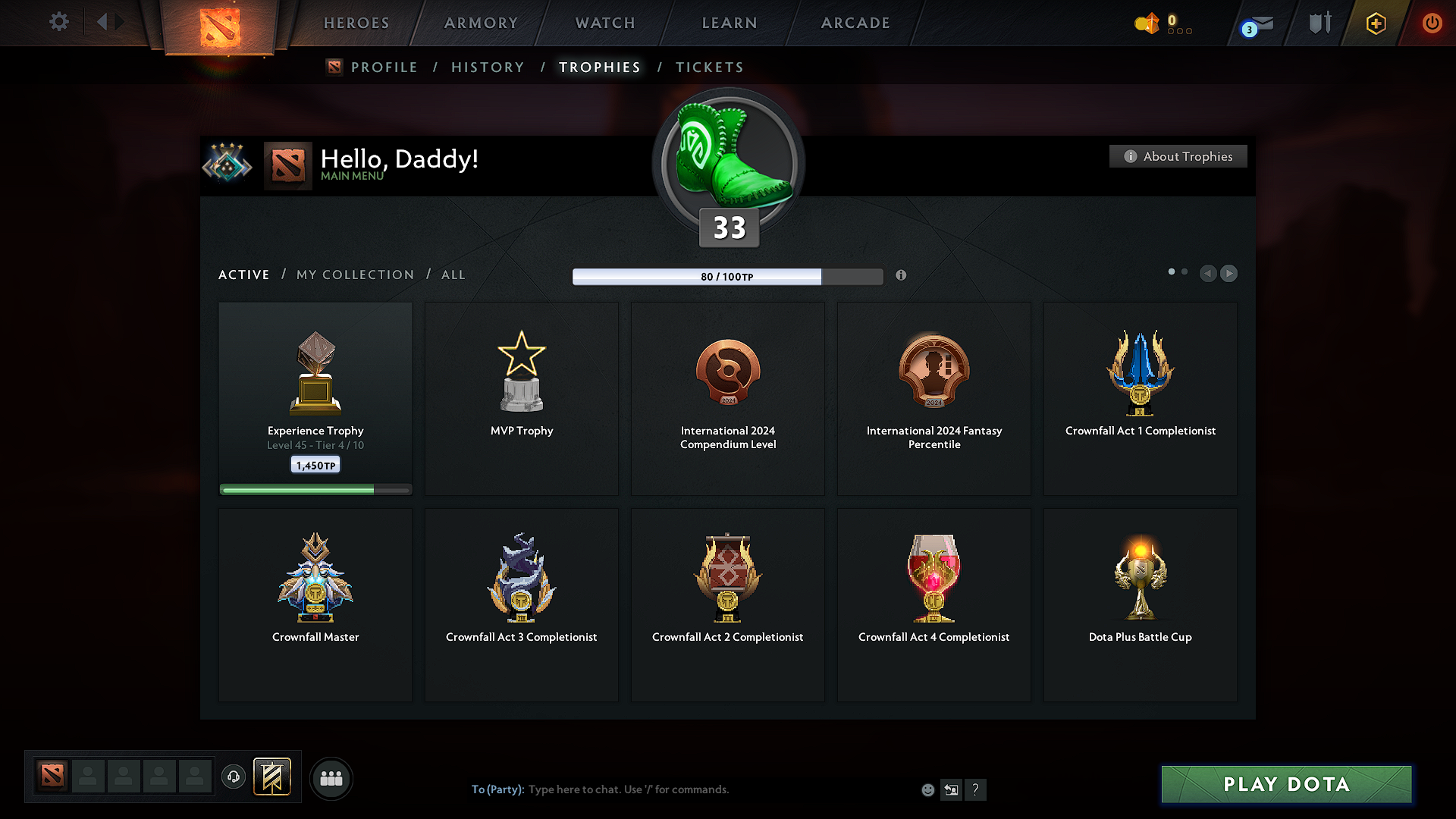
Task: Open the settings gear menu
Action: click(x=58, y=22)
